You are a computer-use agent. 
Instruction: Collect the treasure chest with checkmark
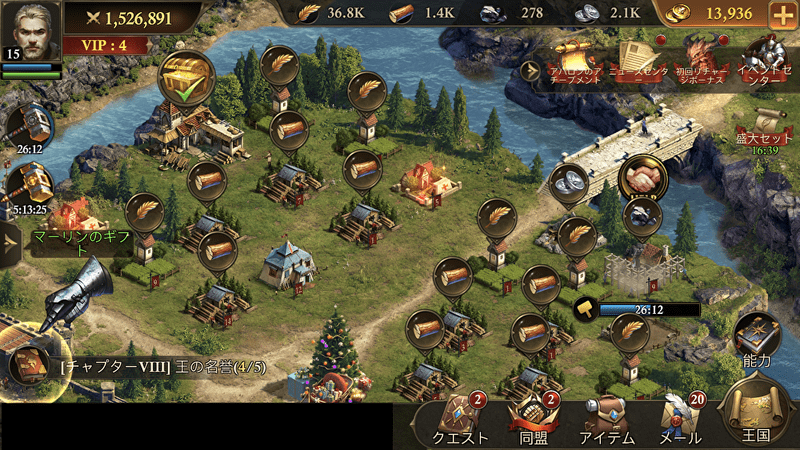click(187, 74)
